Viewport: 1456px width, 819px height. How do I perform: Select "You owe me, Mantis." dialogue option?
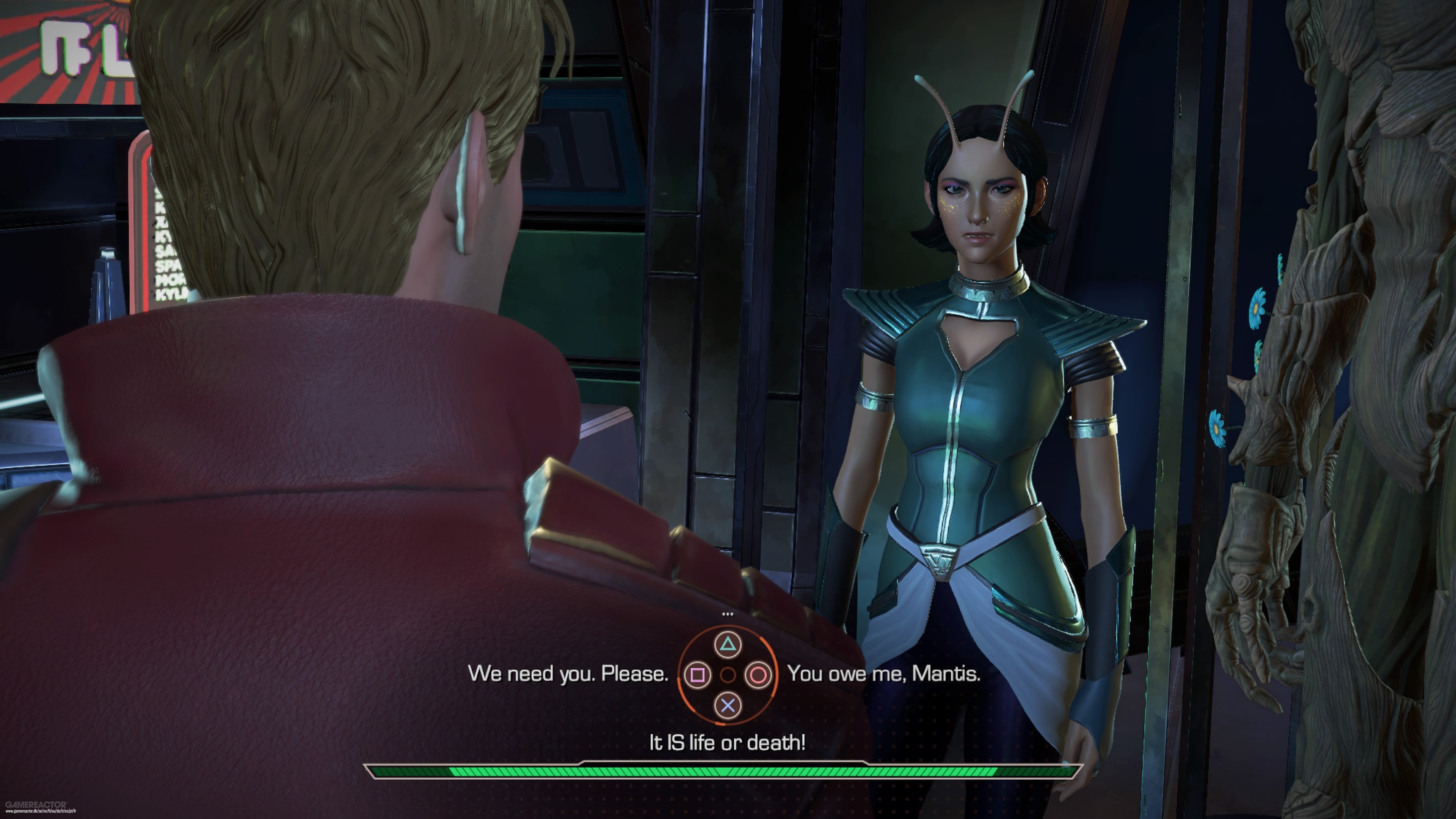(883, 674)
